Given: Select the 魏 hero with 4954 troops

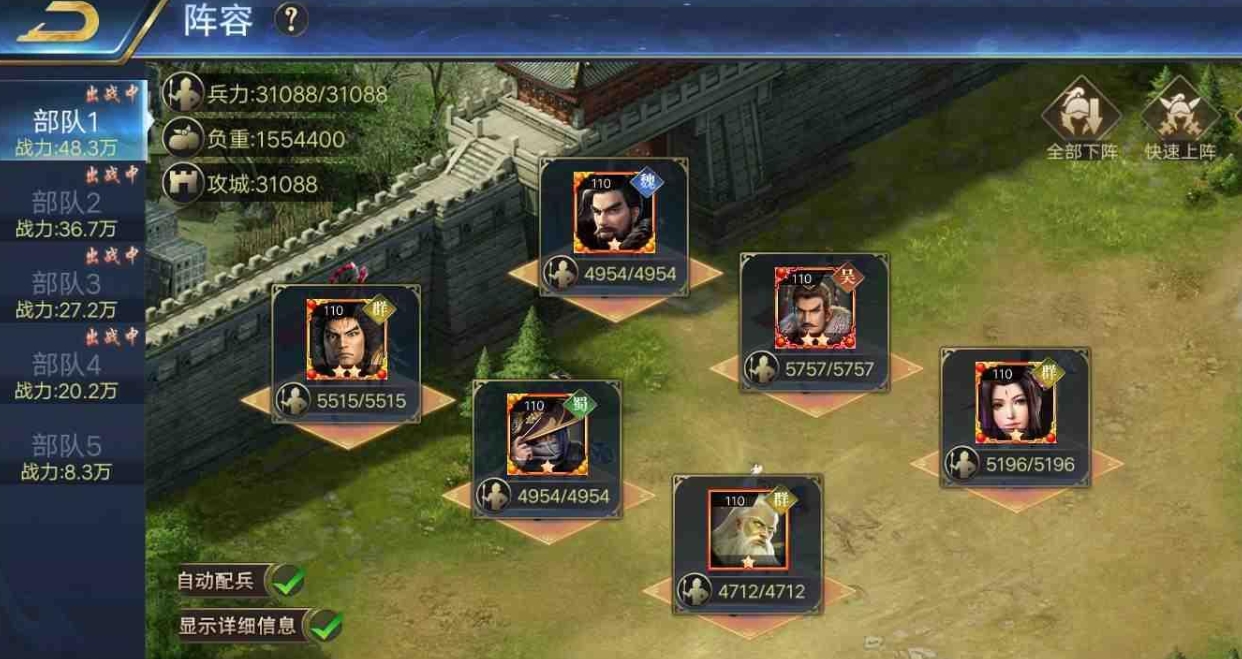Looking at the screenshot, I should point(613,213).
